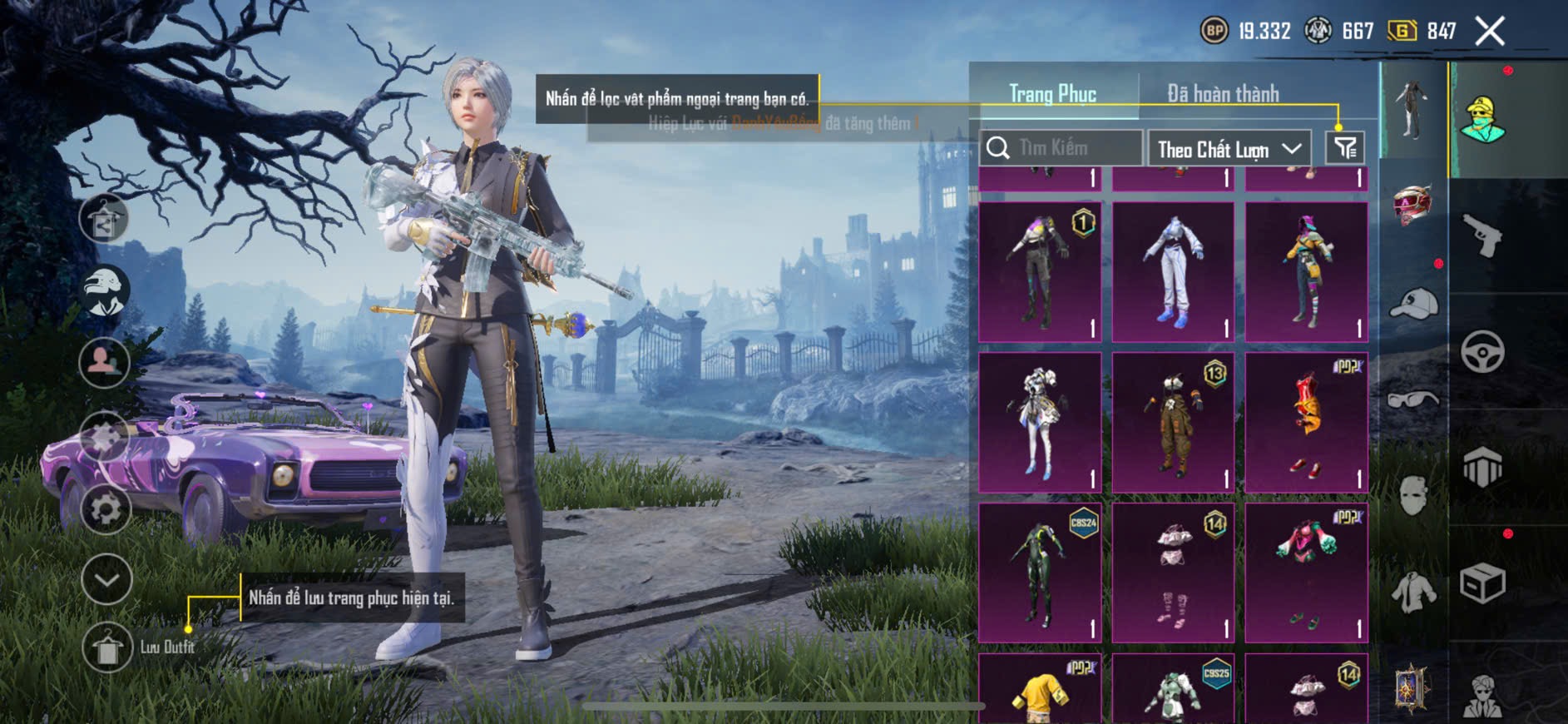Switch to the Trang Phục tab
Viewport: 1568px width, 724px height.
(x=1052, y=94)
